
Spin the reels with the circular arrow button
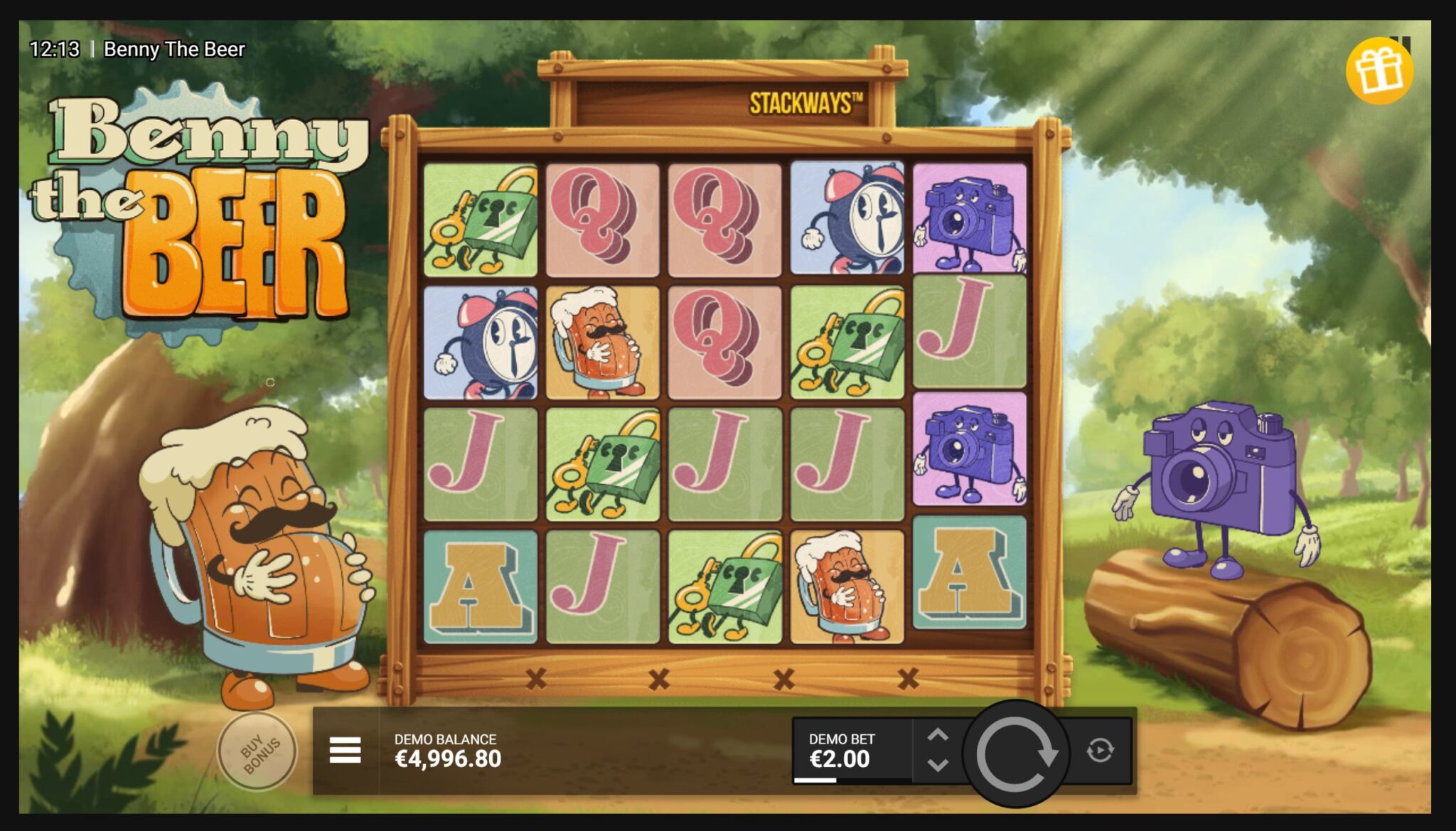1015,753
